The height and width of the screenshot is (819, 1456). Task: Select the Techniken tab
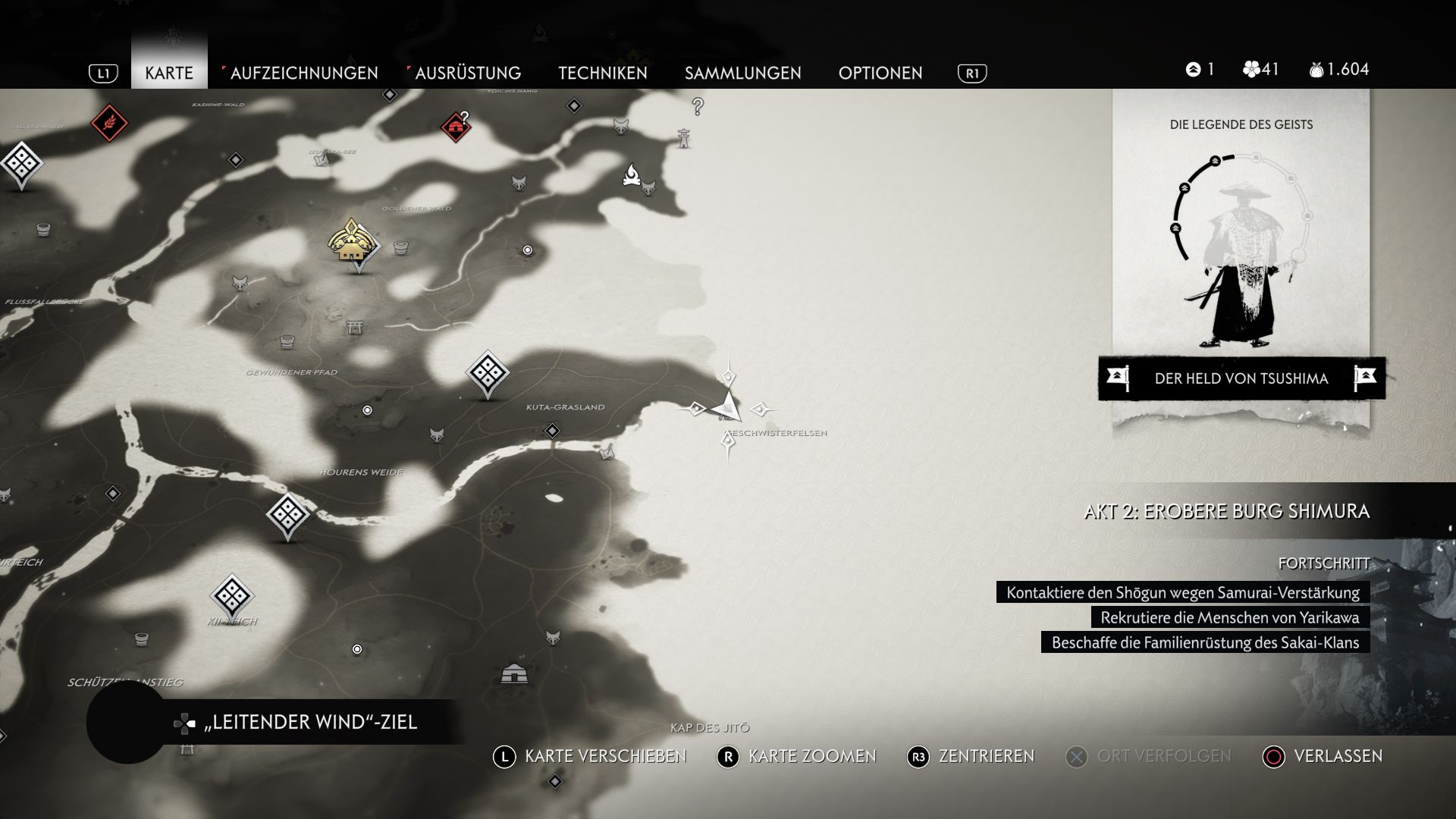click(x=603, y=73)
